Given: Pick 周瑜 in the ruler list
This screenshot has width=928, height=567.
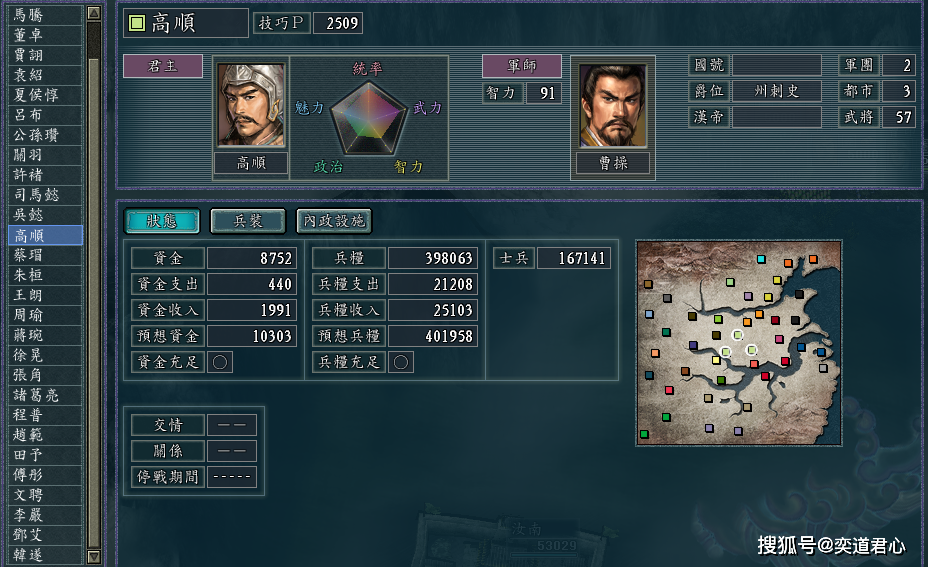Looking at the screenshot, I should pos(41,315).
